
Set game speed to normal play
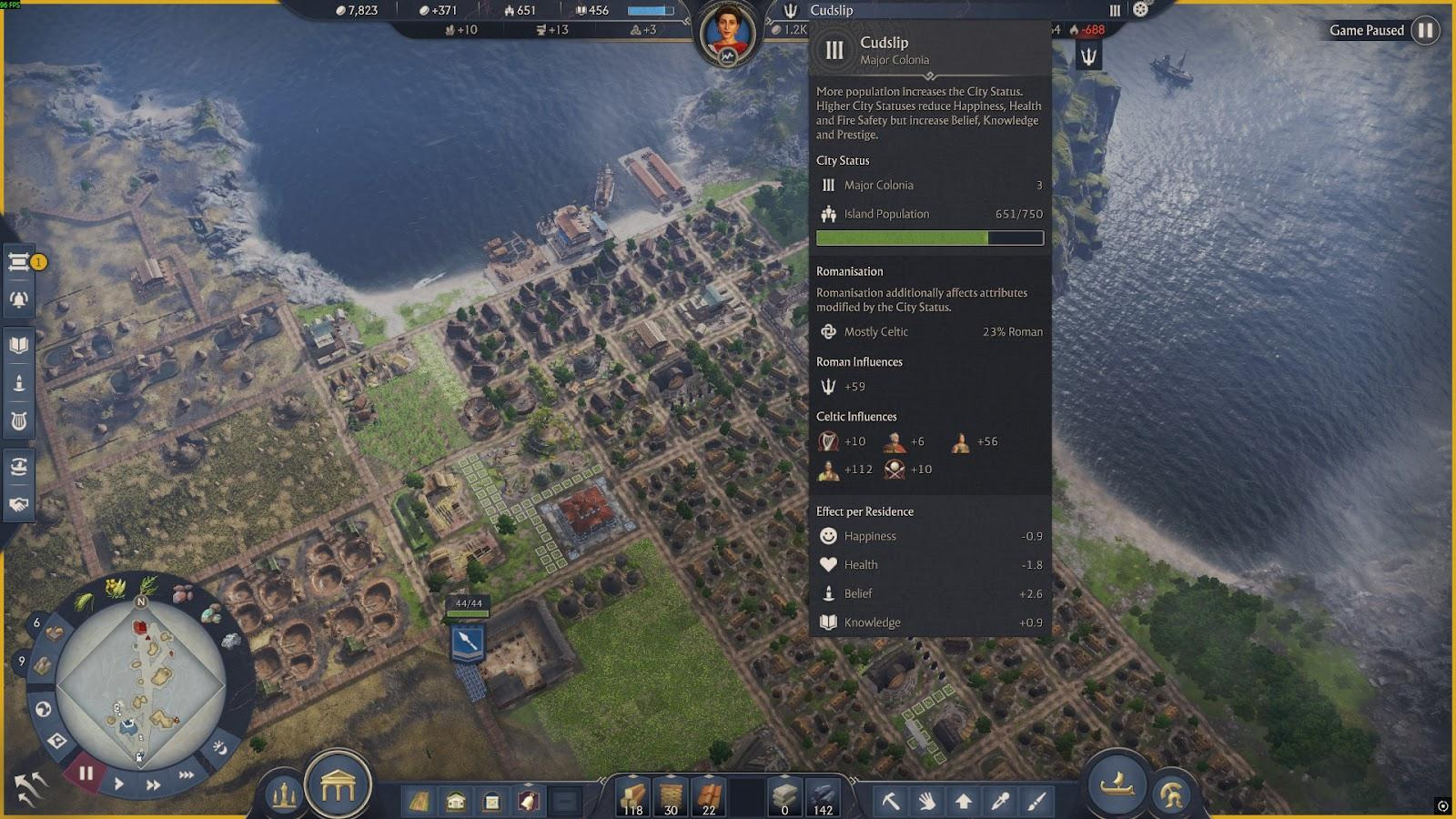click(x=119, y=784)
